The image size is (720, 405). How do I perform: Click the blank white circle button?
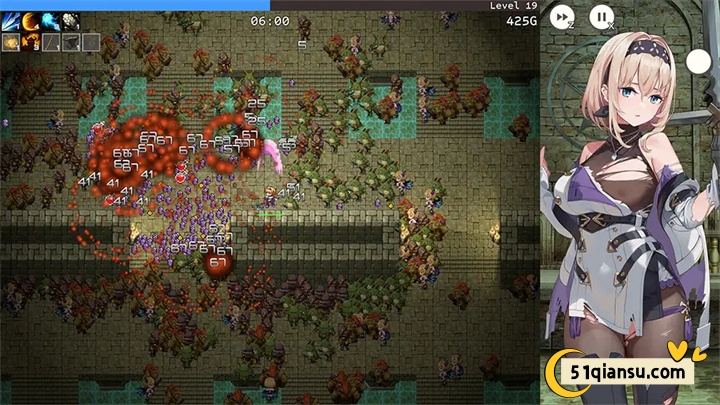click(x=697, y=61)
